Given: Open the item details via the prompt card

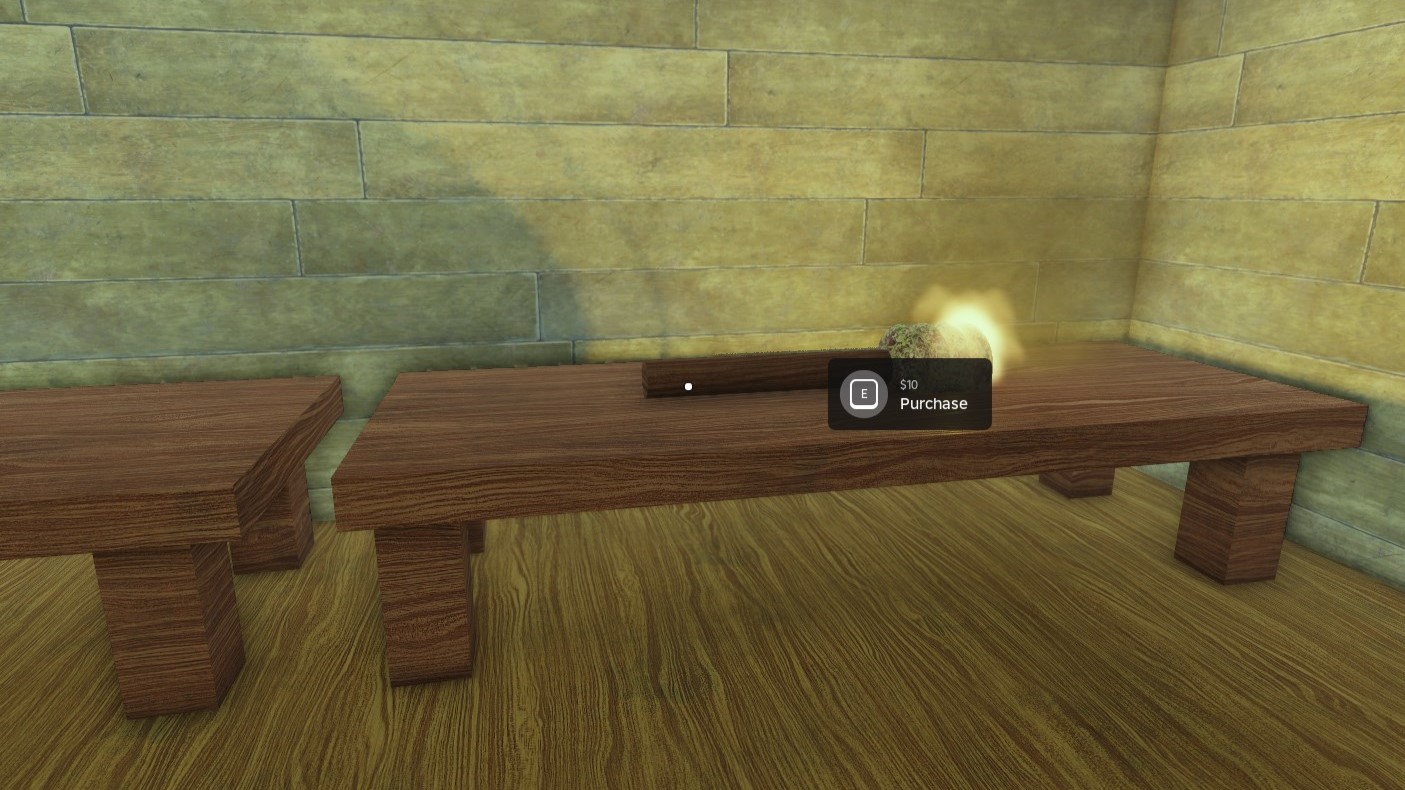Looking at the screenshot, I should click(909, 394).
